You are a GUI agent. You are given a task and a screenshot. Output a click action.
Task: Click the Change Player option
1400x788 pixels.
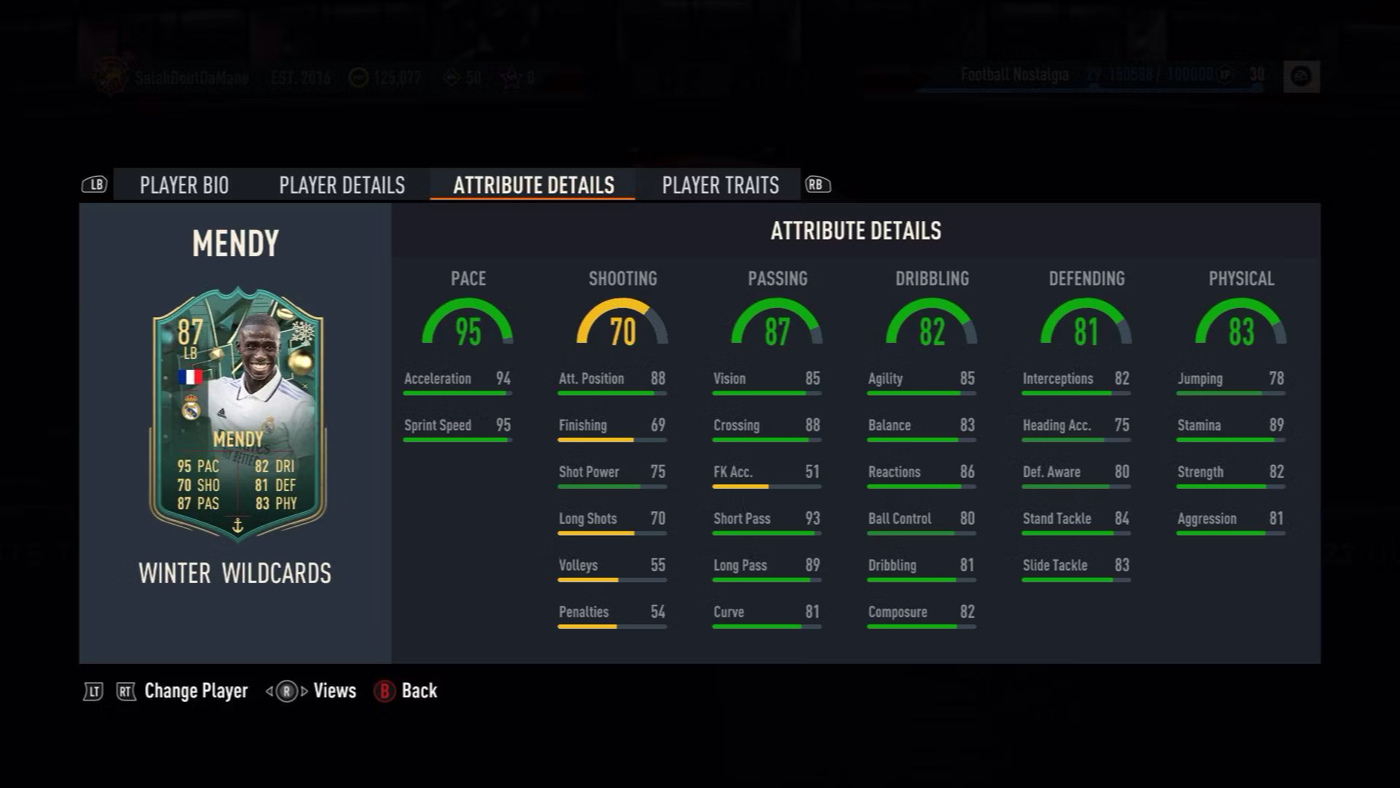tap(195, 691)
